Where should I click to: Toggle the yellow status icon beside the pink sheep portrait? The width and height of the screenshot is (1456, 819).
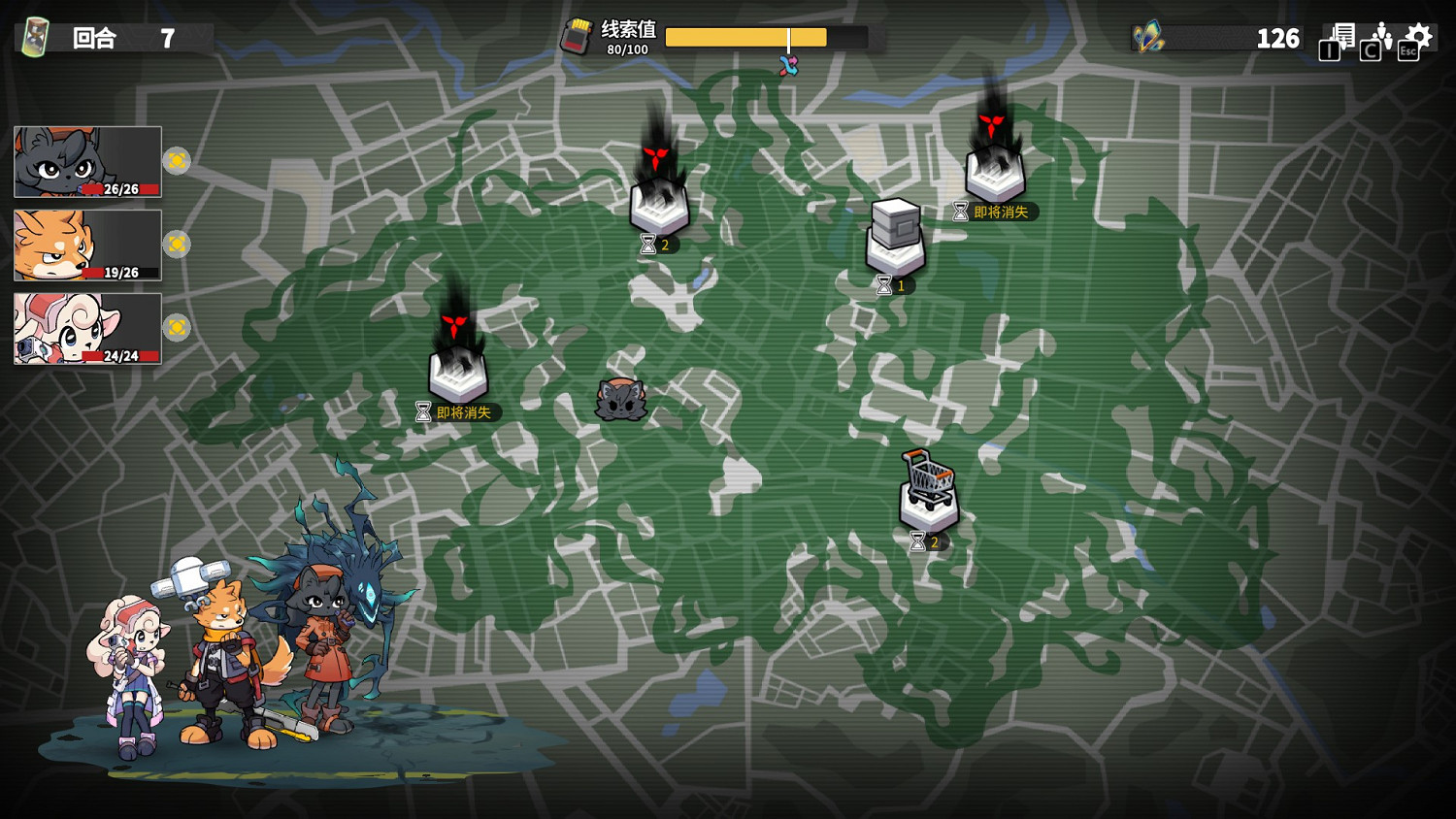(178, 328)
